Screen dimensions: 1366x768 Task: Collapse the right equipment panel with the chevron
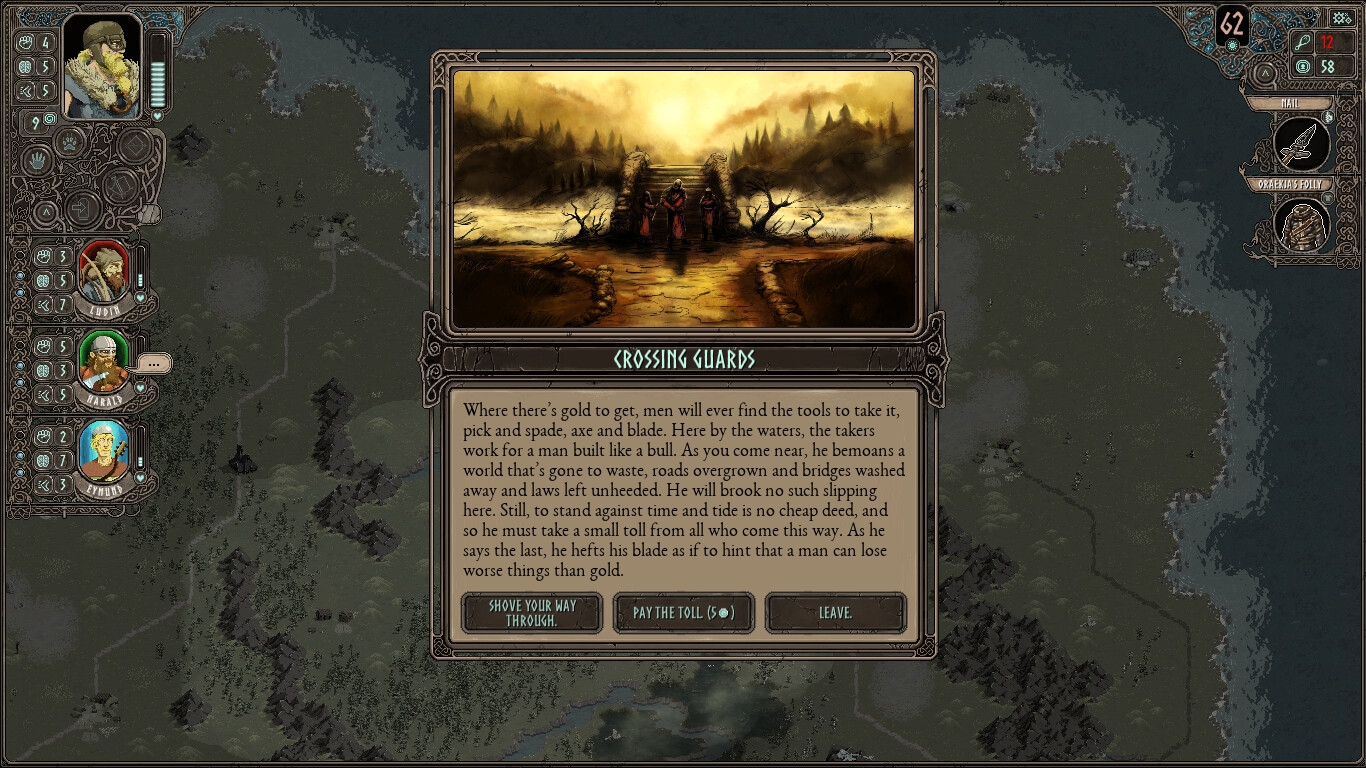[x=1266, y=73]
